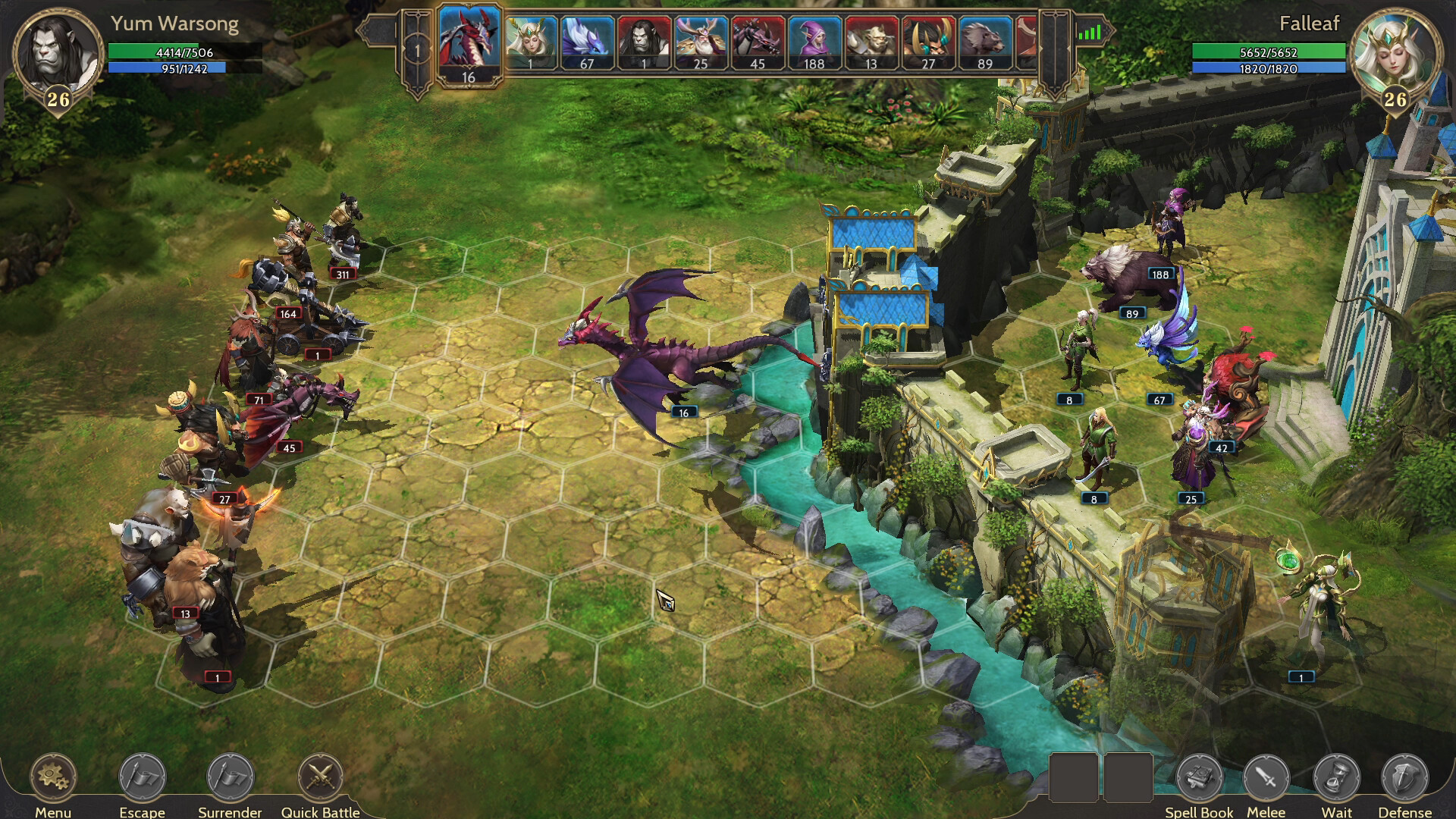Pick the orc hero portrait in turn order
This screenshot has width=1456, height=819.
point(644,42)
